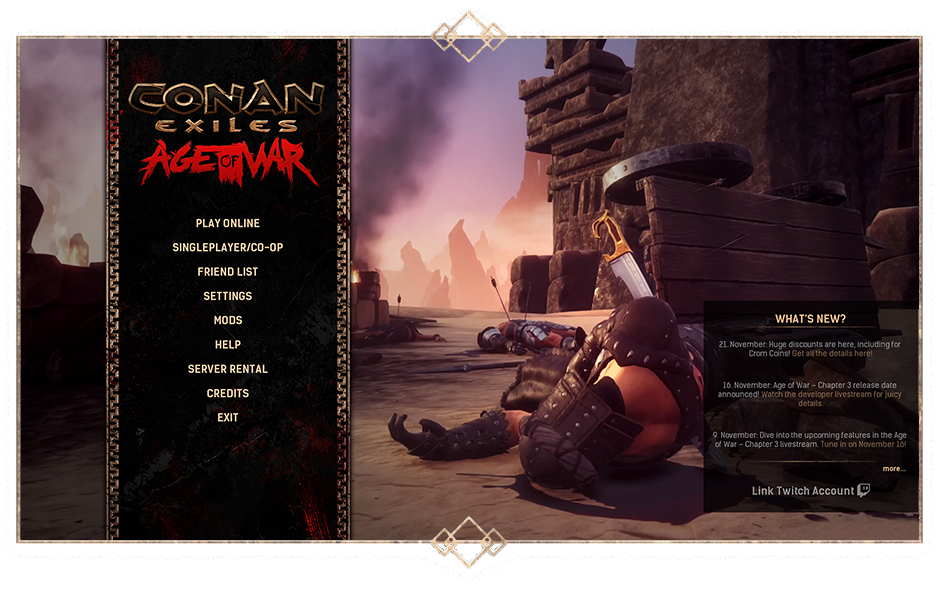The width and height of the screenshot is (937, 590).
Task: Select Play Online from the main menu
Action: pyautogui.click(x=228, y=223)
